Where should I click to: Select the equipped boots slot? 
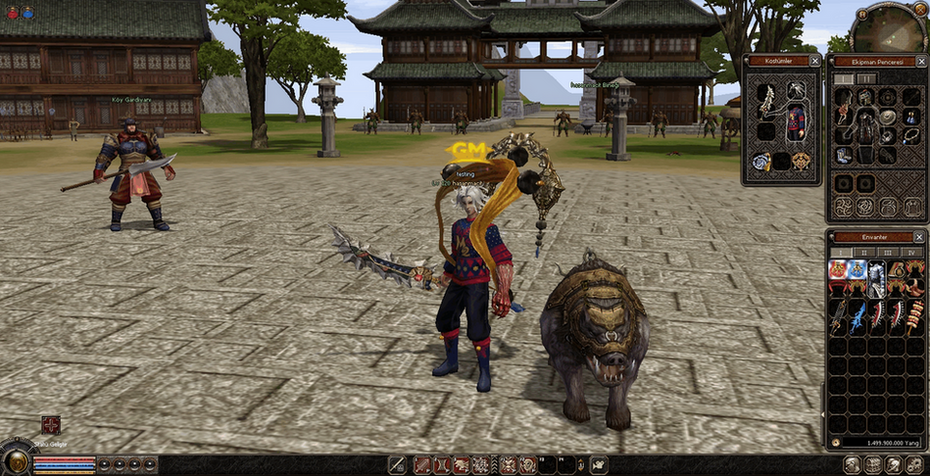tap(843, 155)
